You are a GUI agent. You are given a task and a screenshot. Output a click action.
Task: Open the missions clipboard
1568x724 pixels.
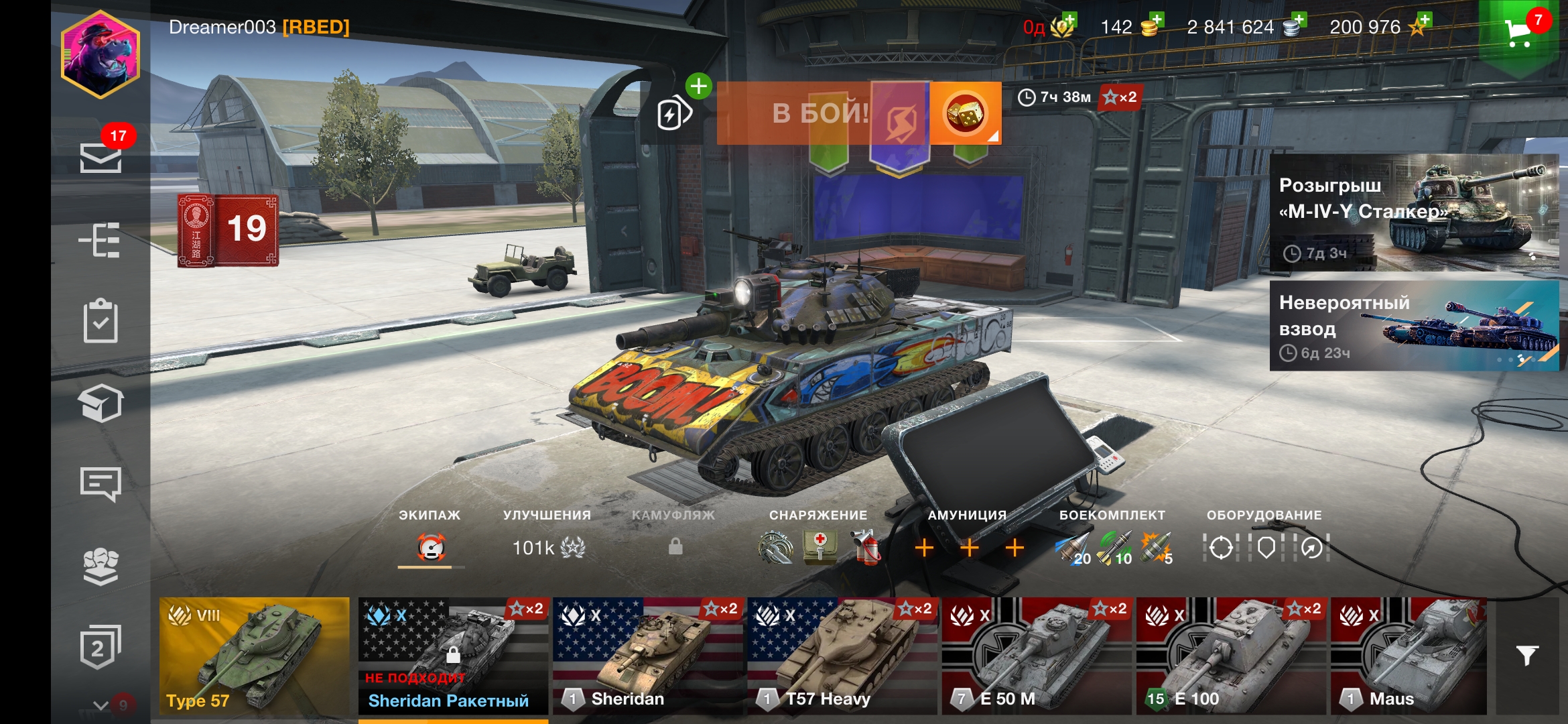click(x=101, y=321)
